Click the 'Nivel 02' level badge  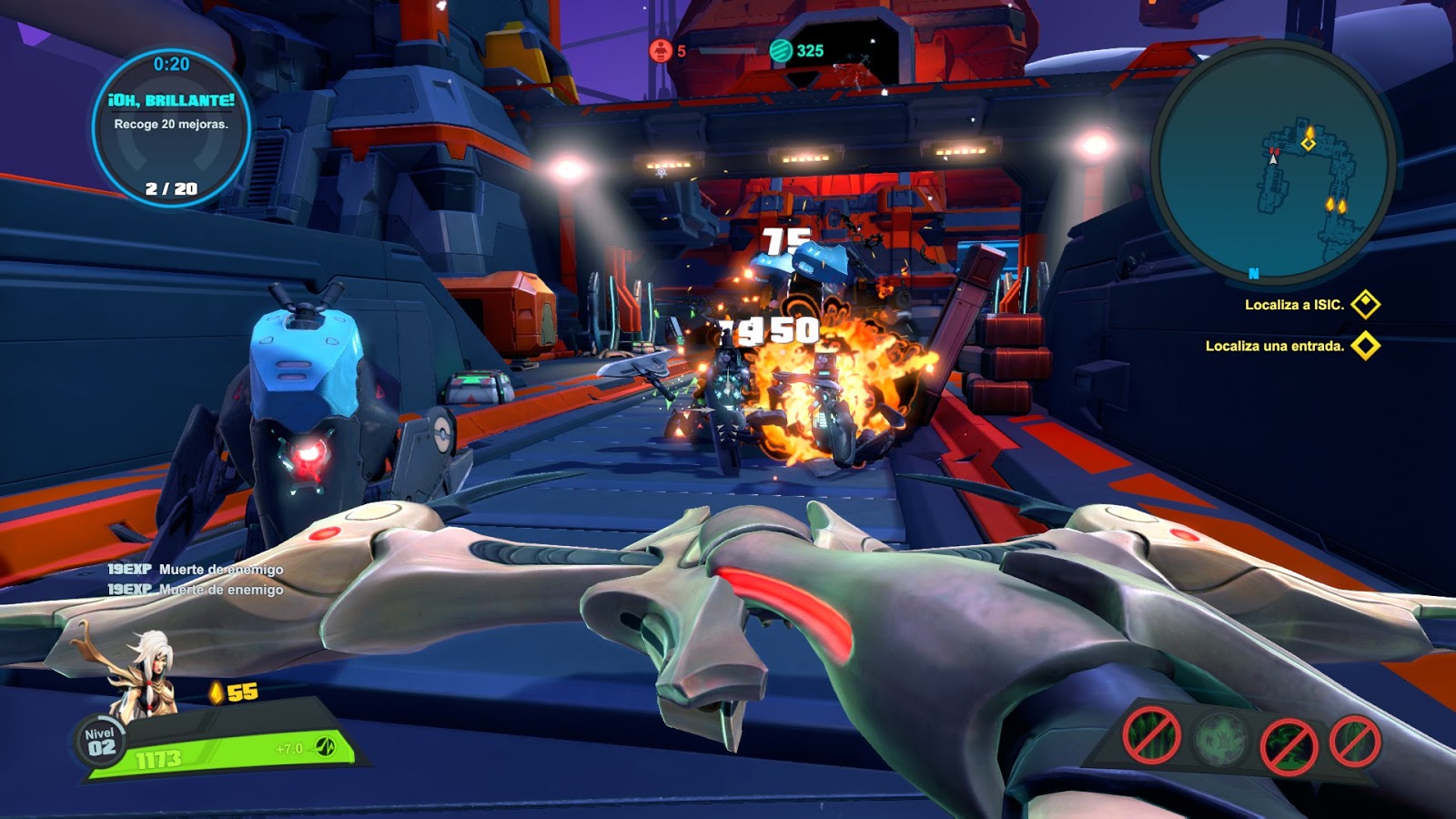click(x=100, y=743)
